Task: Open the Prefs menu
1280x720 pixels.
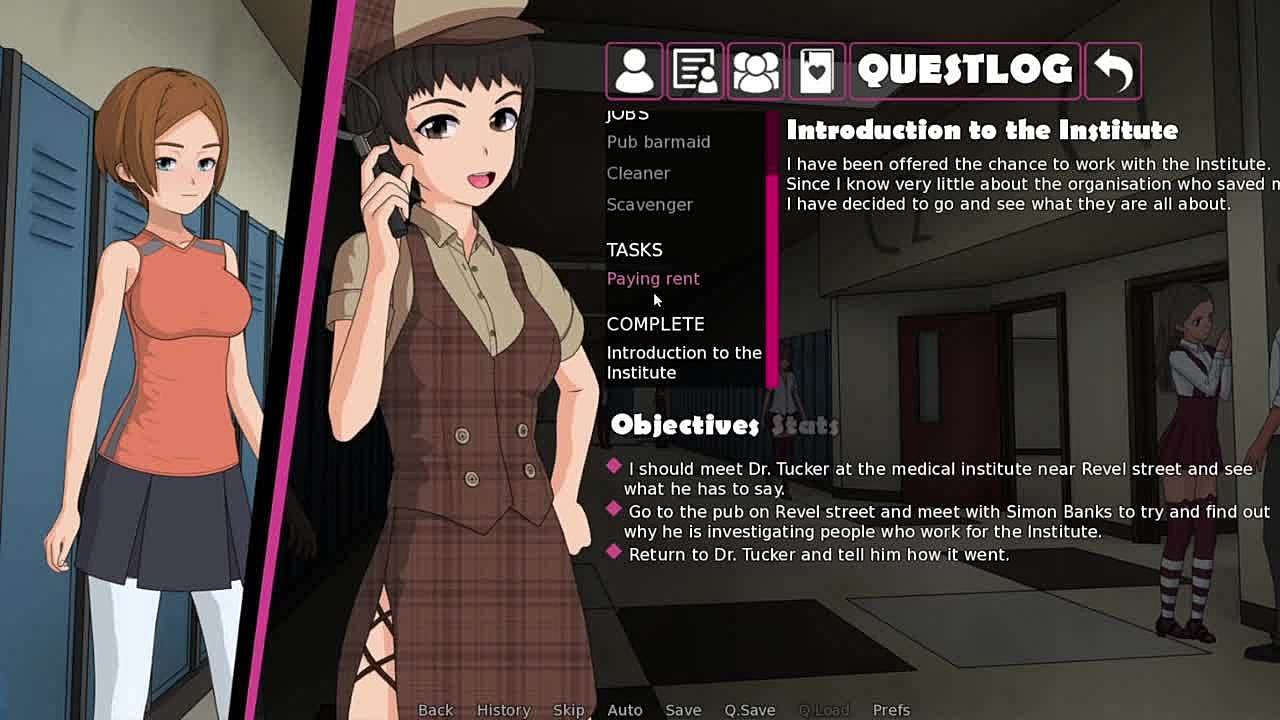Action: pyautogui.click(x=891, y=710)
